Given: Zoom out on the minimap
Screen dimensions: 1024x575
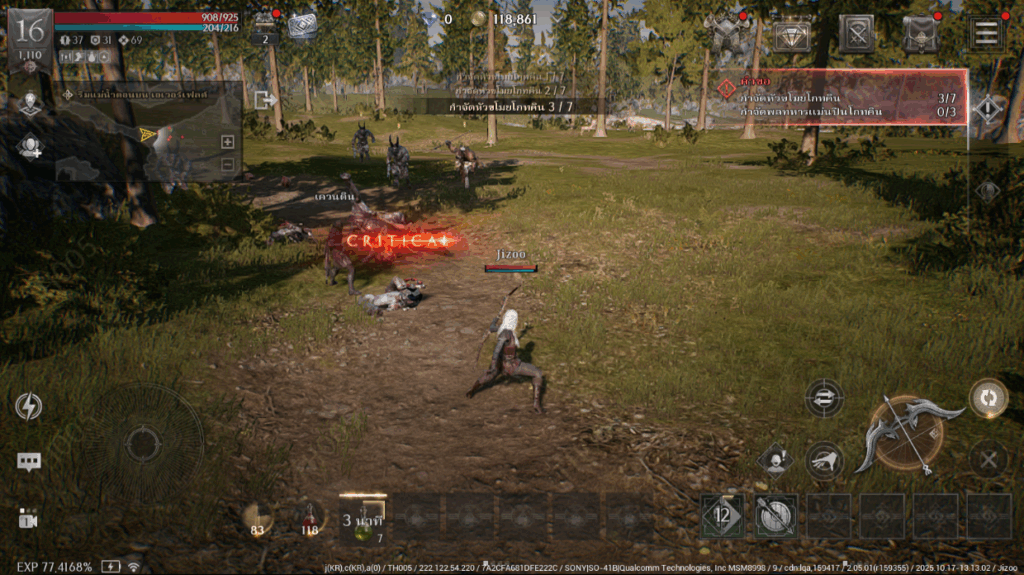Looking at the screenshot, I should pos(228,164).
